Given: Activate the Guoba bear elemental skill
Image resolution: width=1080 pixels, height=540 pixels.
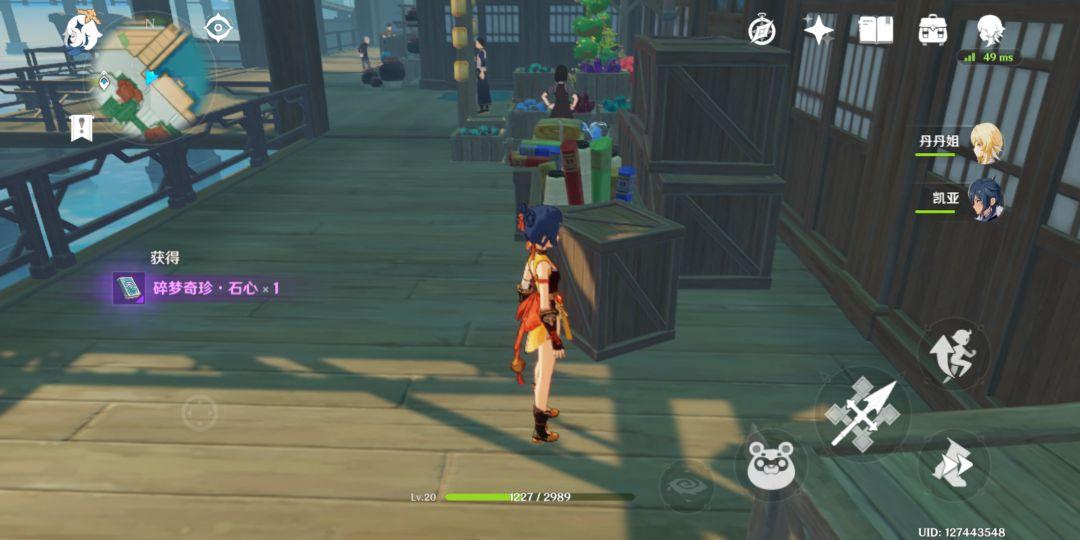Looking at the screenshot, I should click(x=771, y=465).
